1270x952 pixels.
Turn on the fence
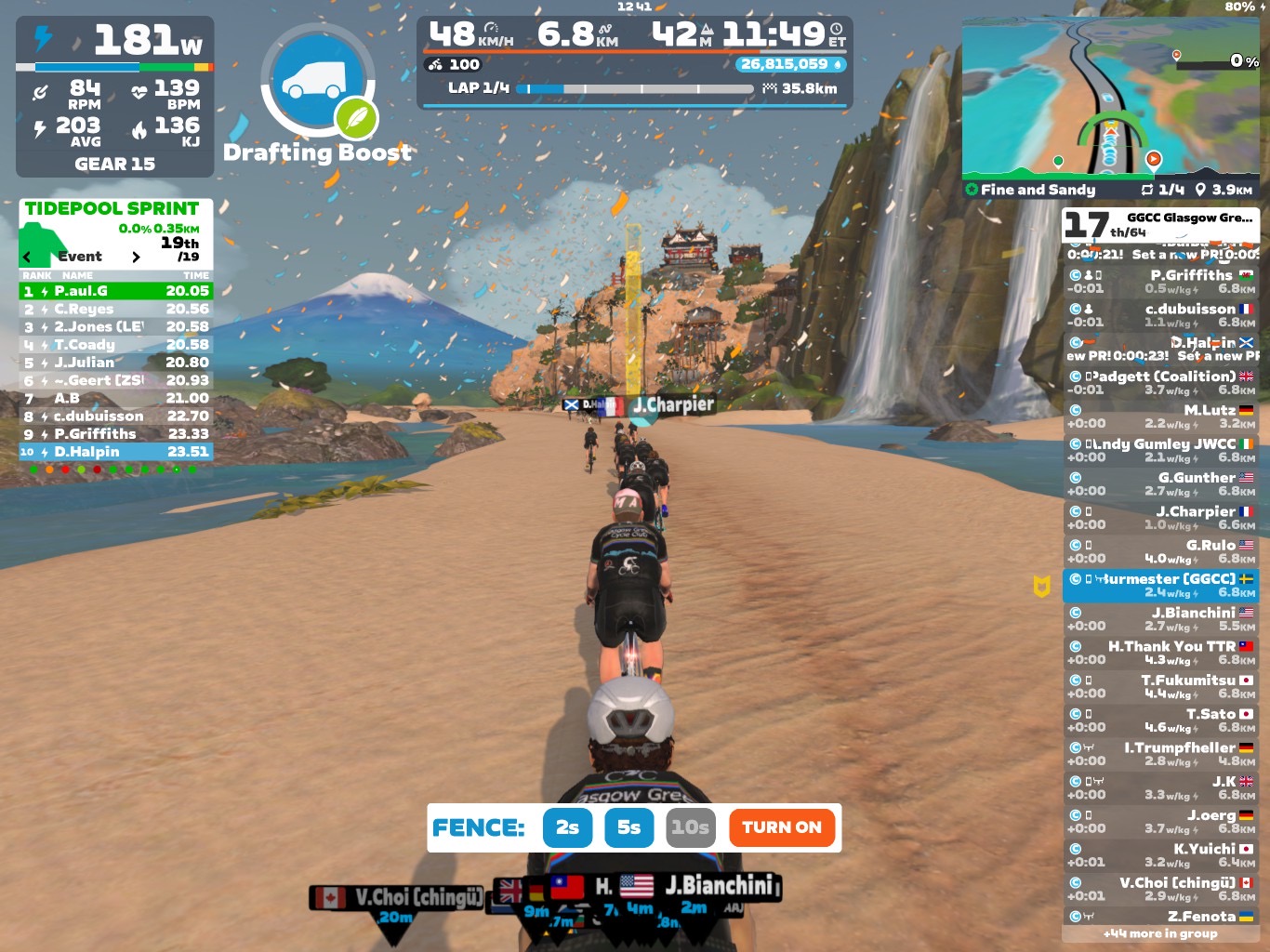781,827
